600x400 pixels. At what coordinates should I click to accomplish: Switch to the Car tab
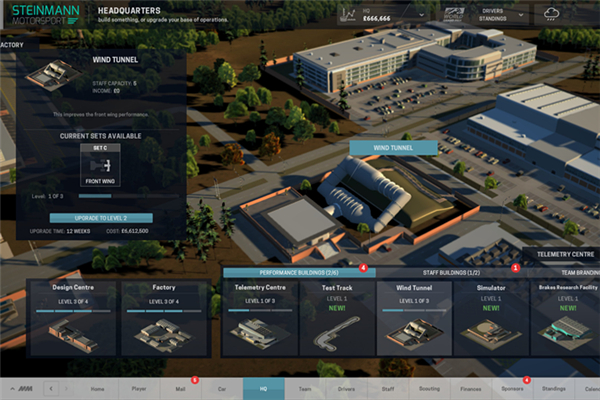coord(222,388)
